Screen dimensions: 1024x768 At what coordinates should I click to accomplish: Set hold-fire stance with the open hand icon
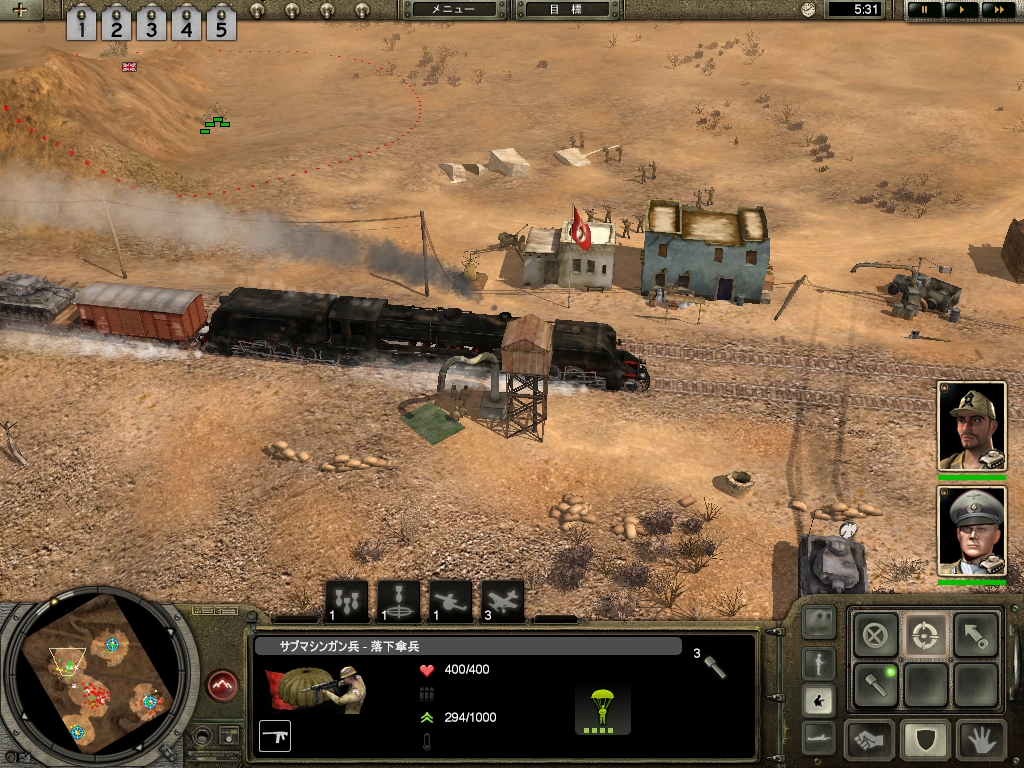click(981, 740)
